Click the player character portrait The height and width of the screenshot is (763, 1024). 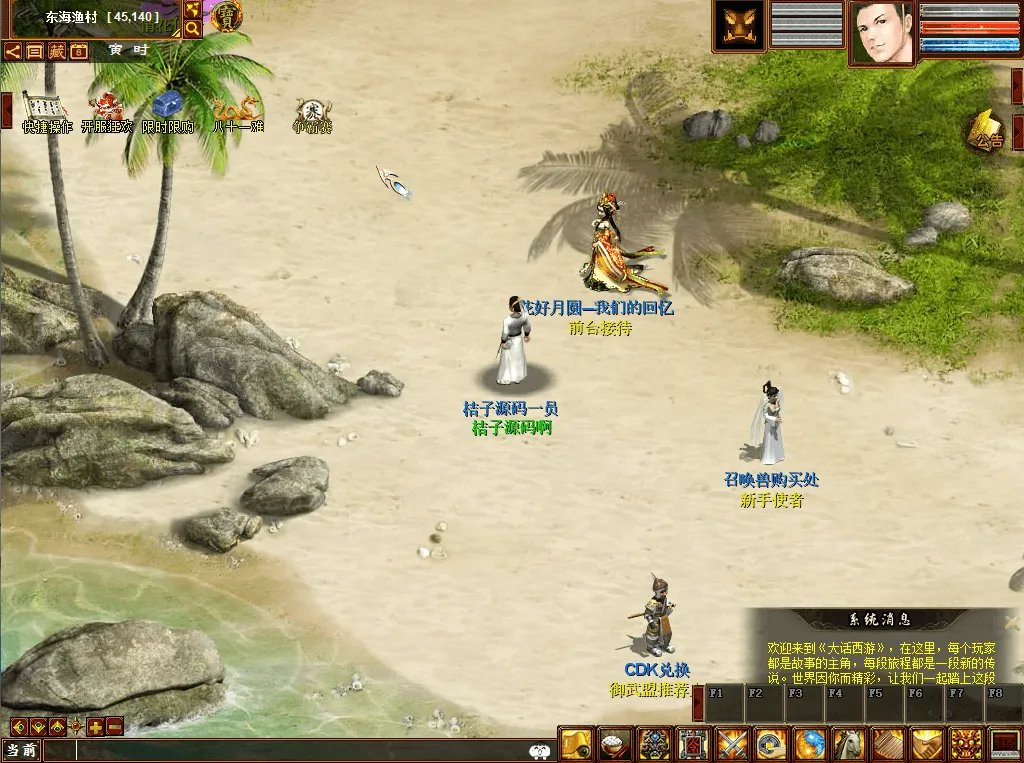pos(881,32)
